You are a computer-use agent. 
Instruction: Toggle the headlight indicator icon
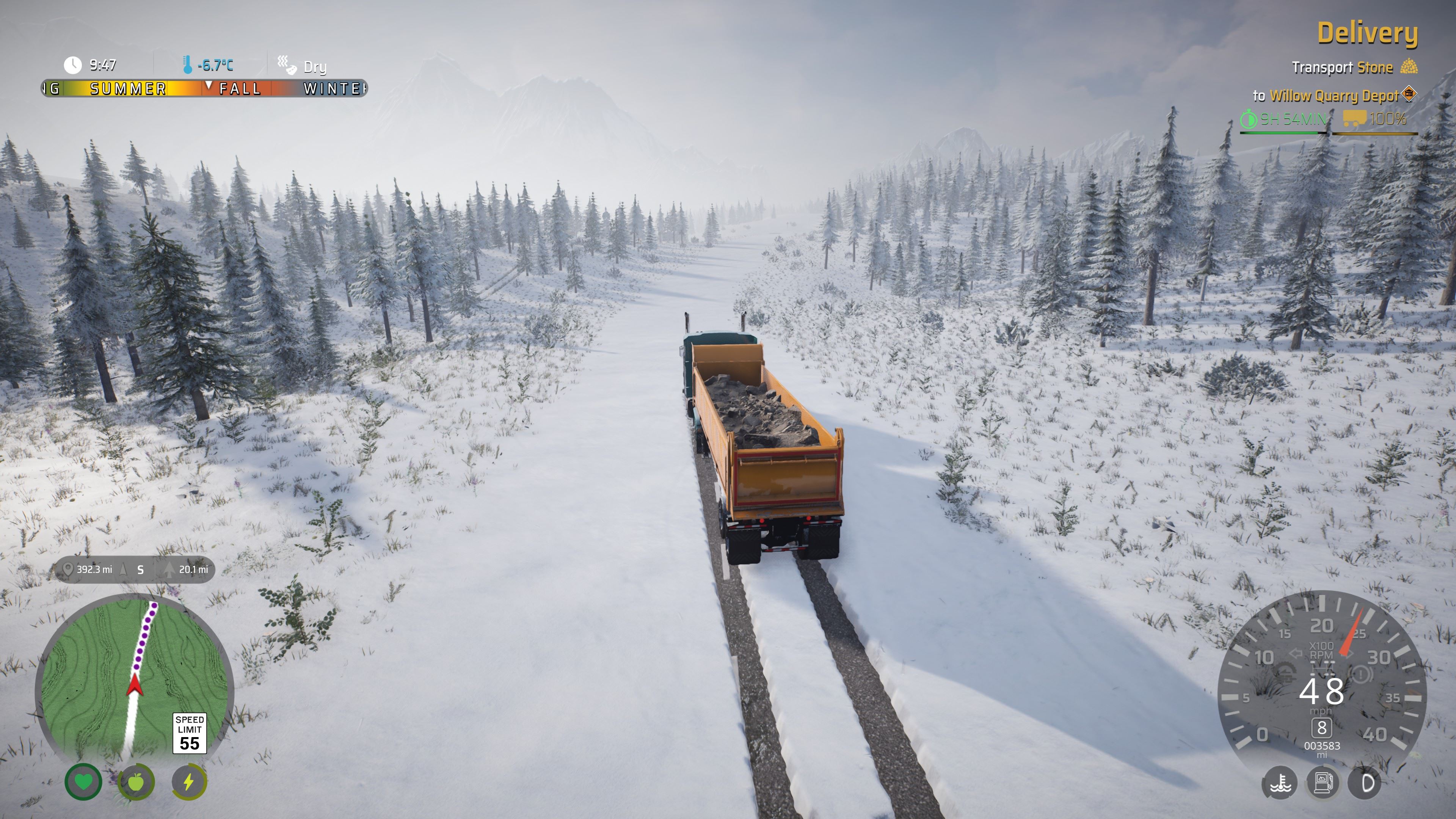coord(1365,783)
